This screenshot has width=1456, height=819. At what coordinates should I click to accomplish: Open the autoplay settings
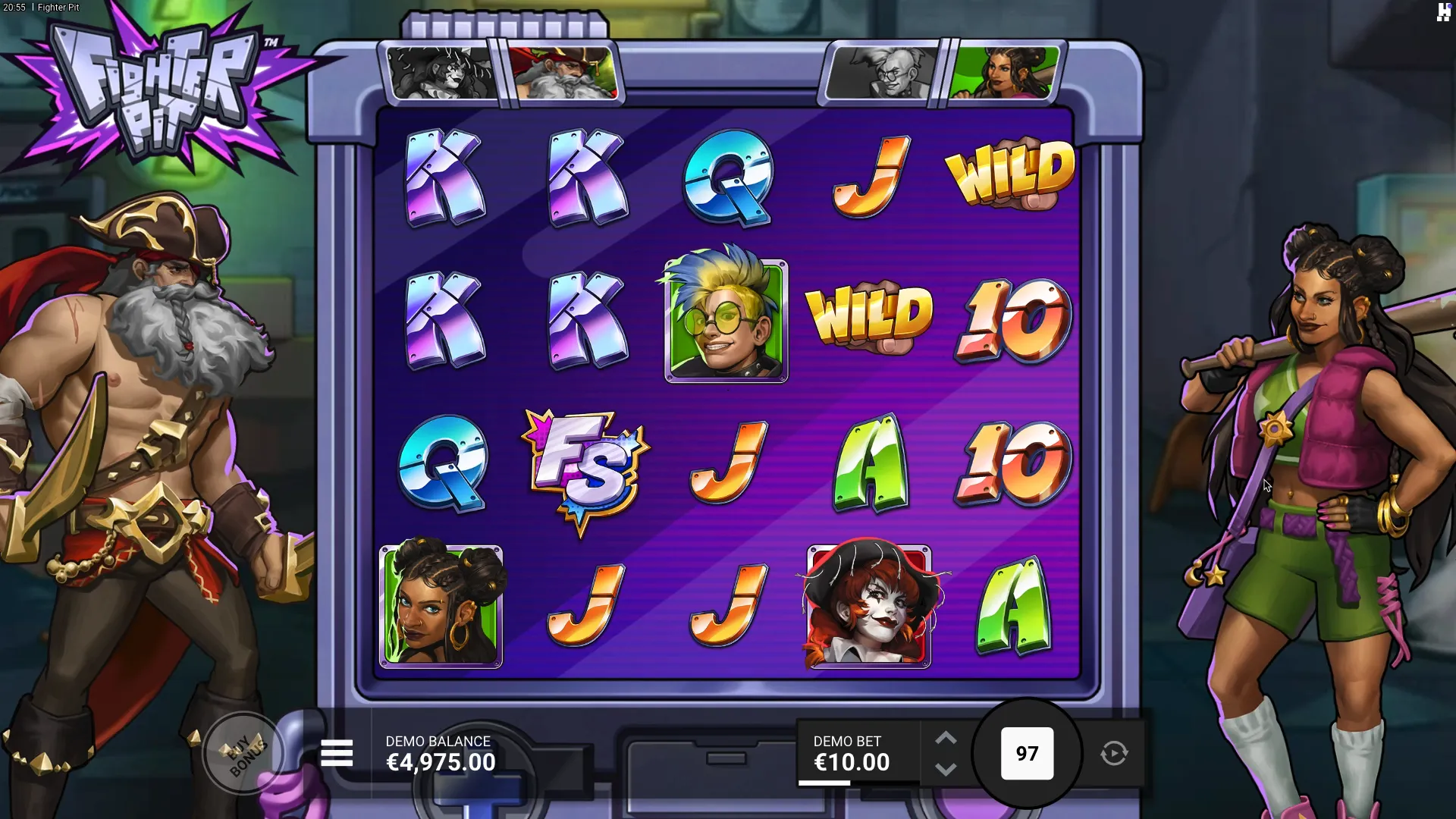click(1114, 754)
